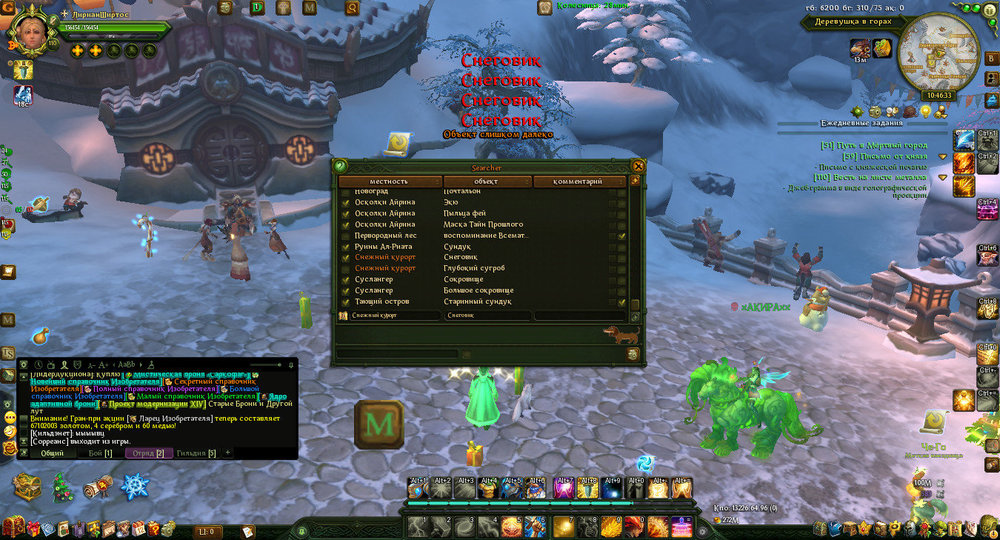Viewport: 1000px width, 540px height.
Task: Show the Бой chat tab
Action: click(x=100, y=453)
